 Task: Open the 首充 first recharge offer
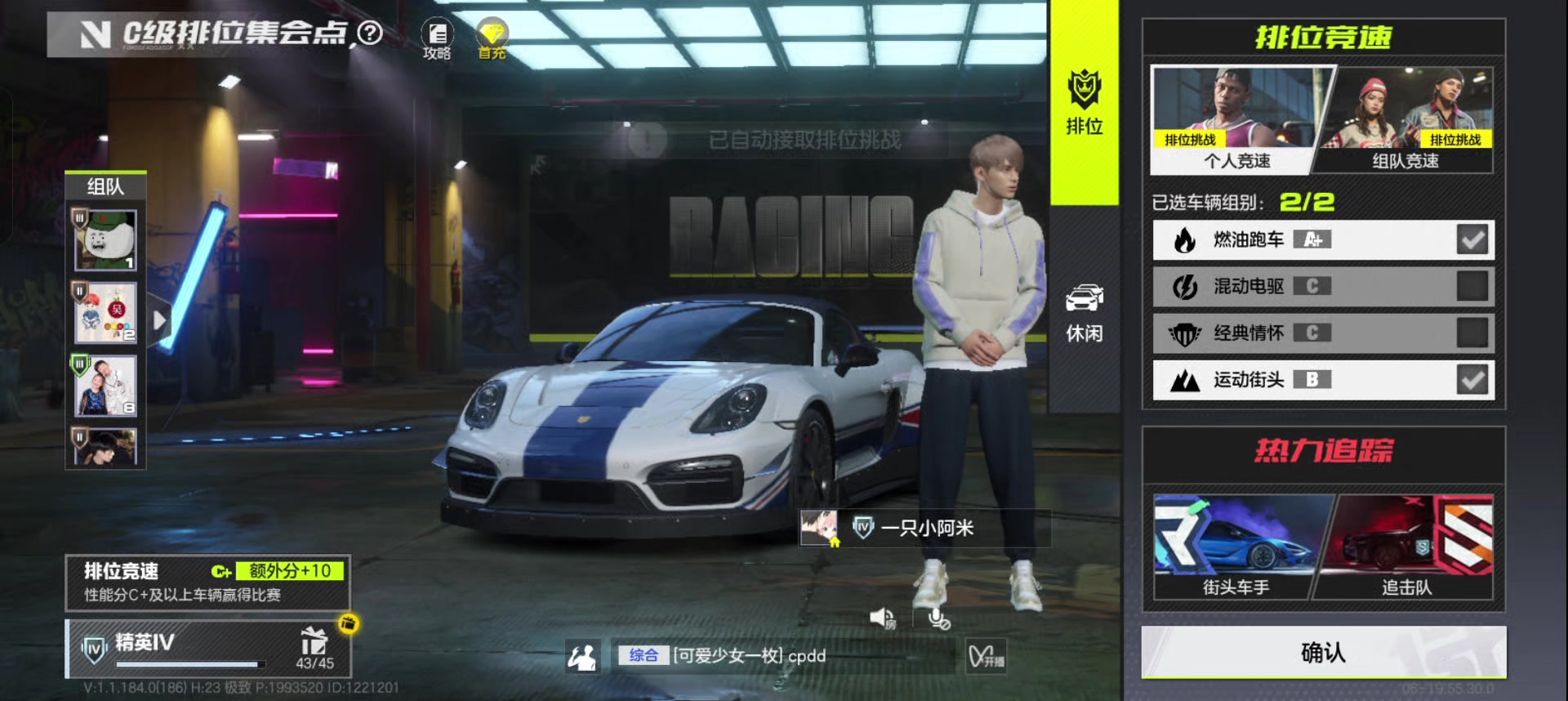pos(492,39)
